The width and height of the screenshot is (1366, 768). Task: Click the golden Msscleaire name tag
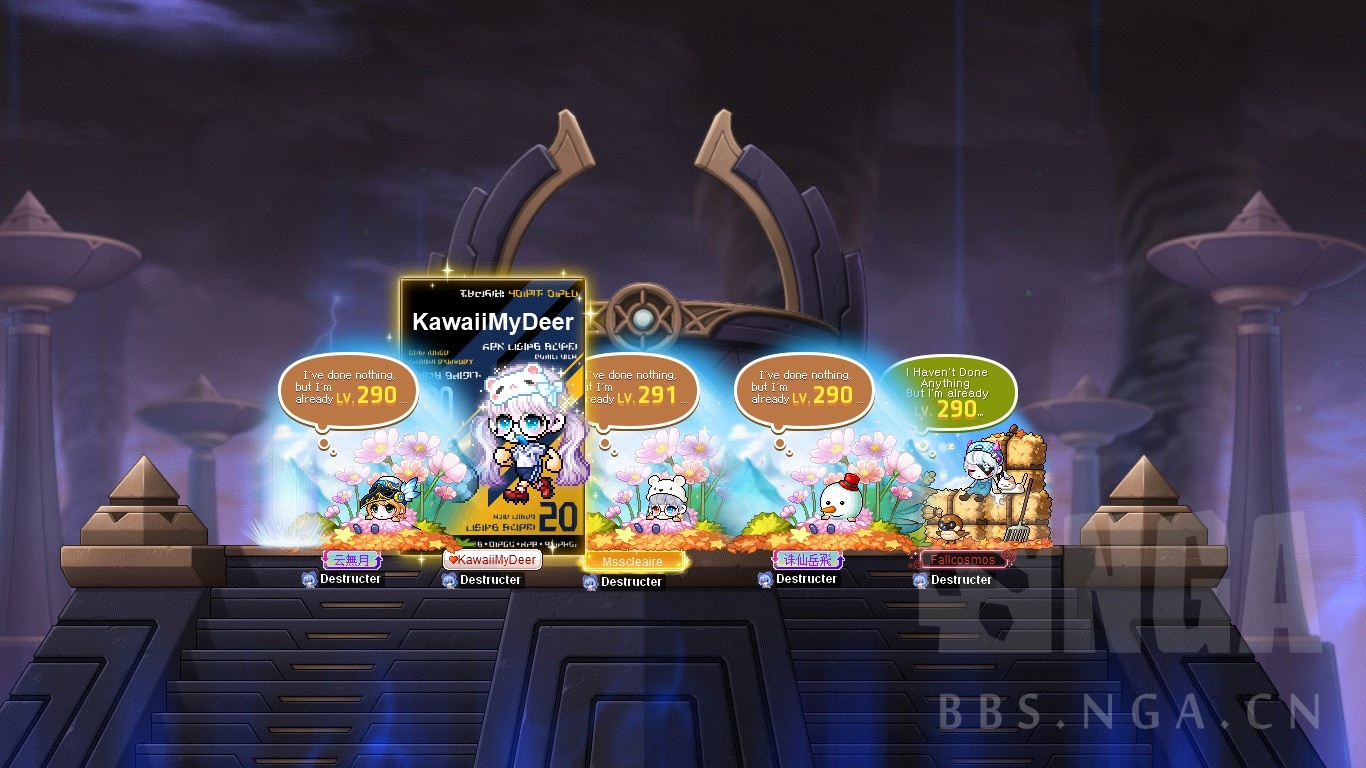click(633, 561)
